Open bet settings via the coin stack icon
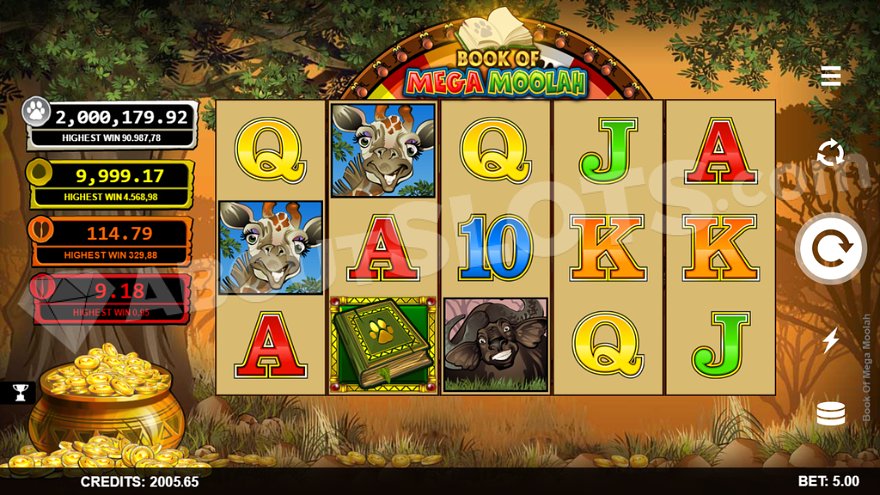Screen dimensions: 880x495 coord(830,413)
